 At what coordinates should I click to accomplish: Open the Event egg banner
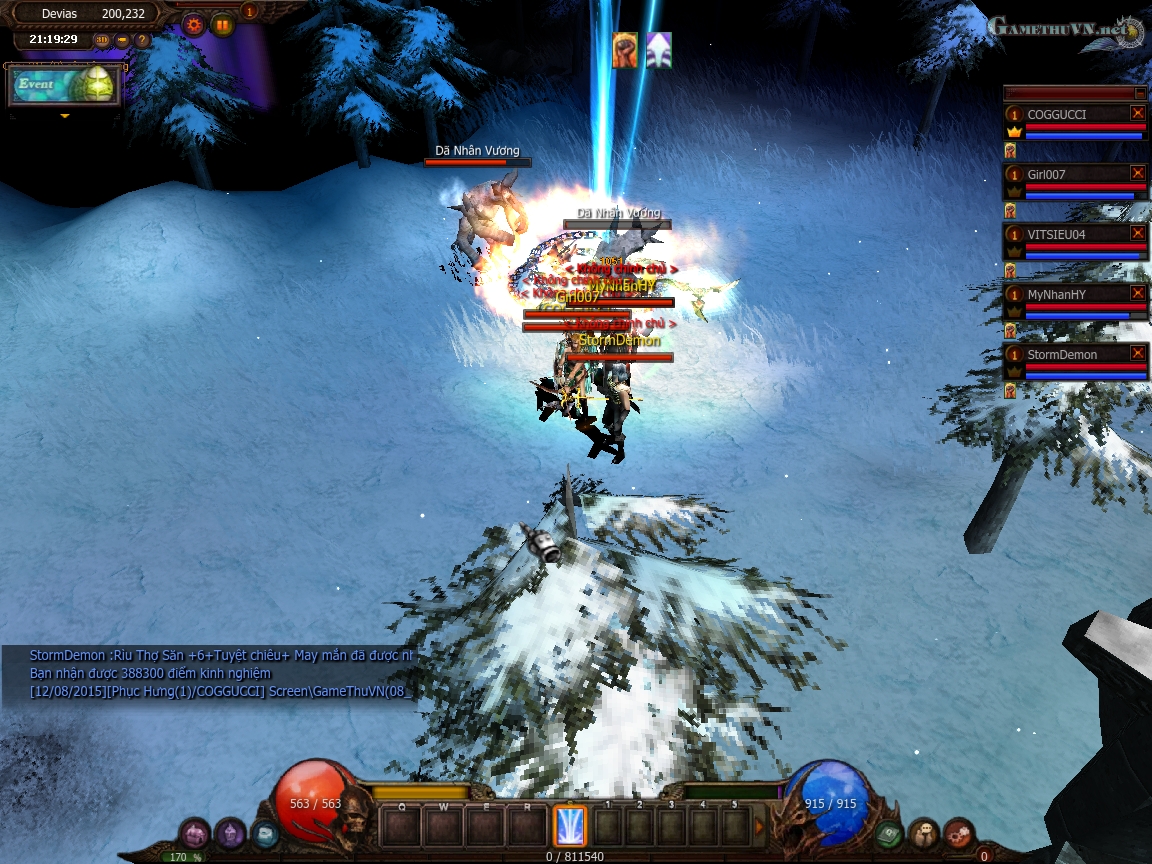65,86
